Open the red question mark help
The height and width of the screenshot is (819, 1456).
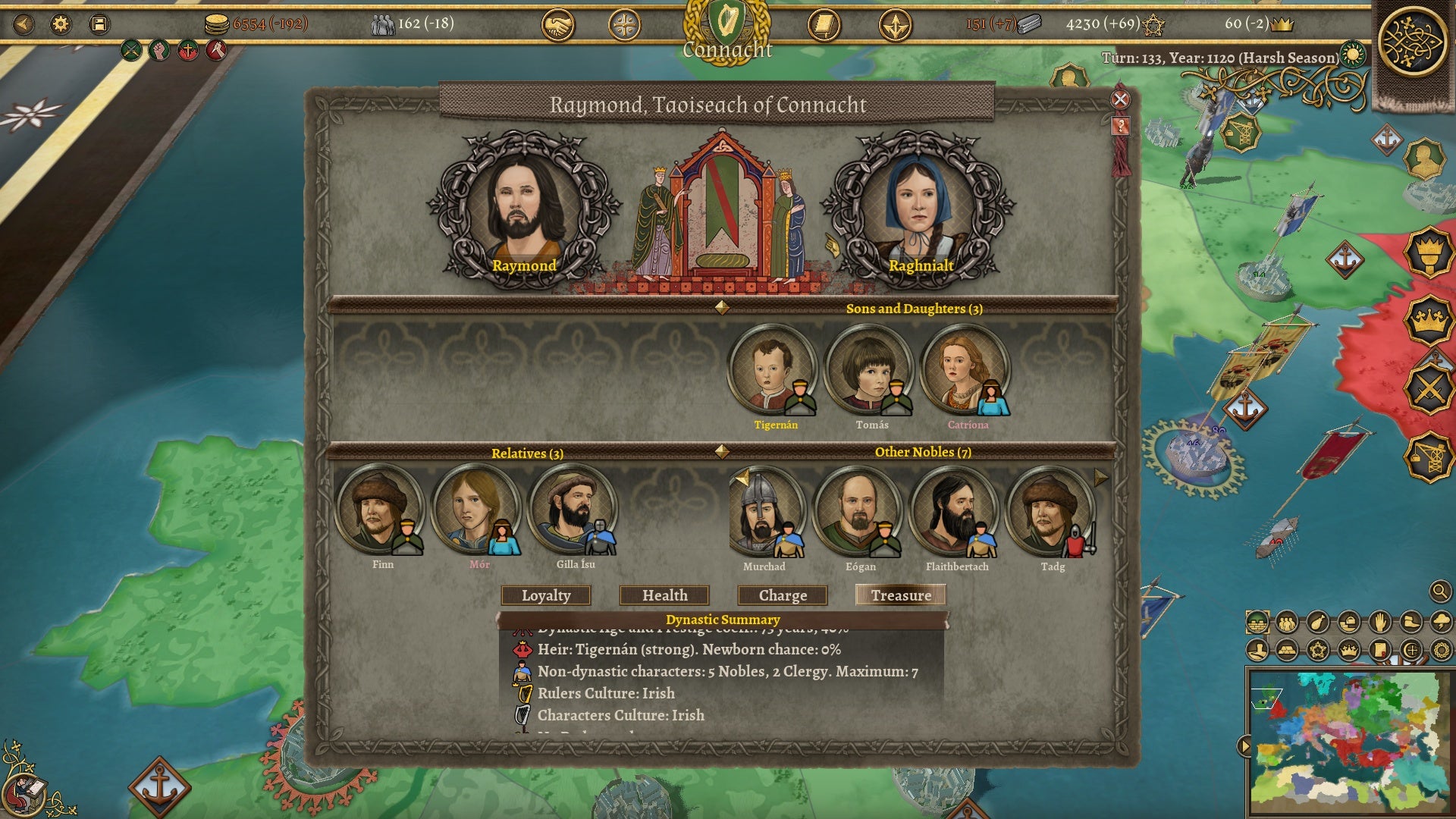(1121, 126)
